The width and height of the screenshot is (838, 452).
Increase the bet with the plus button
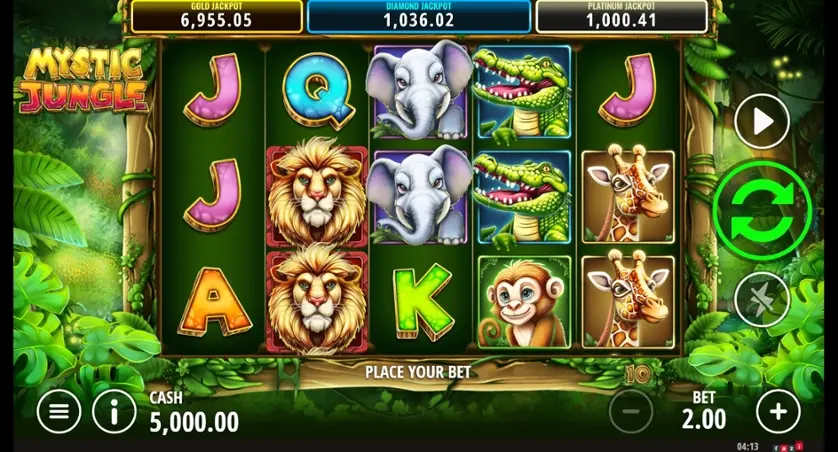point(778,410)
